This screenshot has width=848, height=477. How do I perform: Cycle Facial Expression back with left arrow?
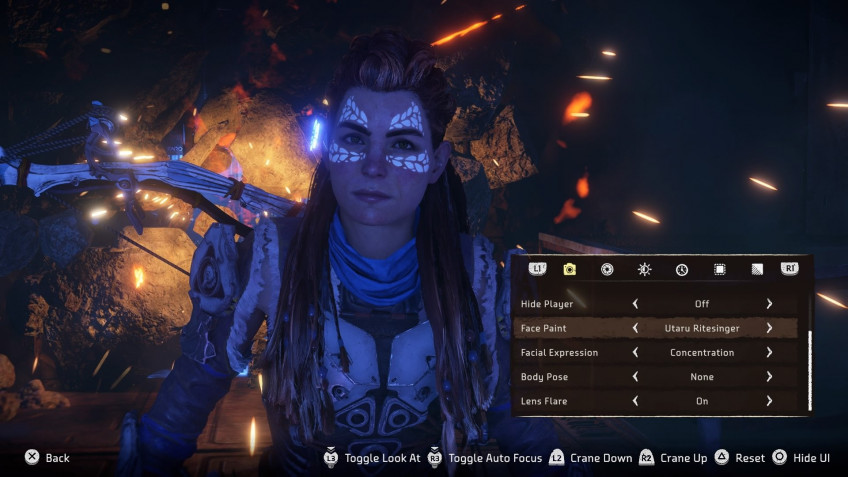click(635, 353)
